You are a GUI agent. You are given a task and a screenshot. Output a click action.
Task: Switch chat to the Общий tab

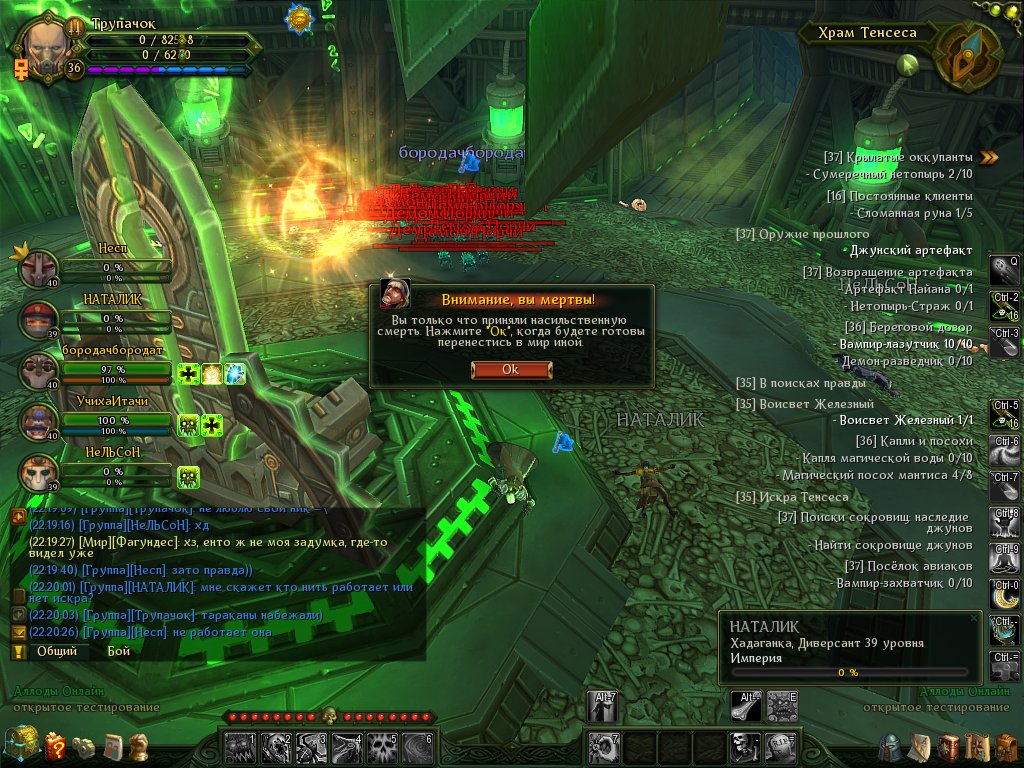(x=57, y=650)
